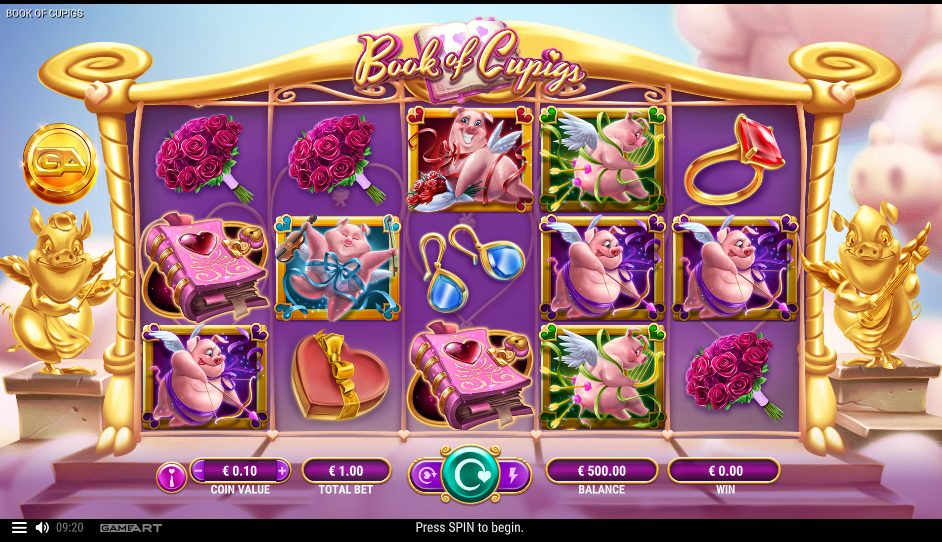Decrease coin value with the minus button

pos(198,470)
